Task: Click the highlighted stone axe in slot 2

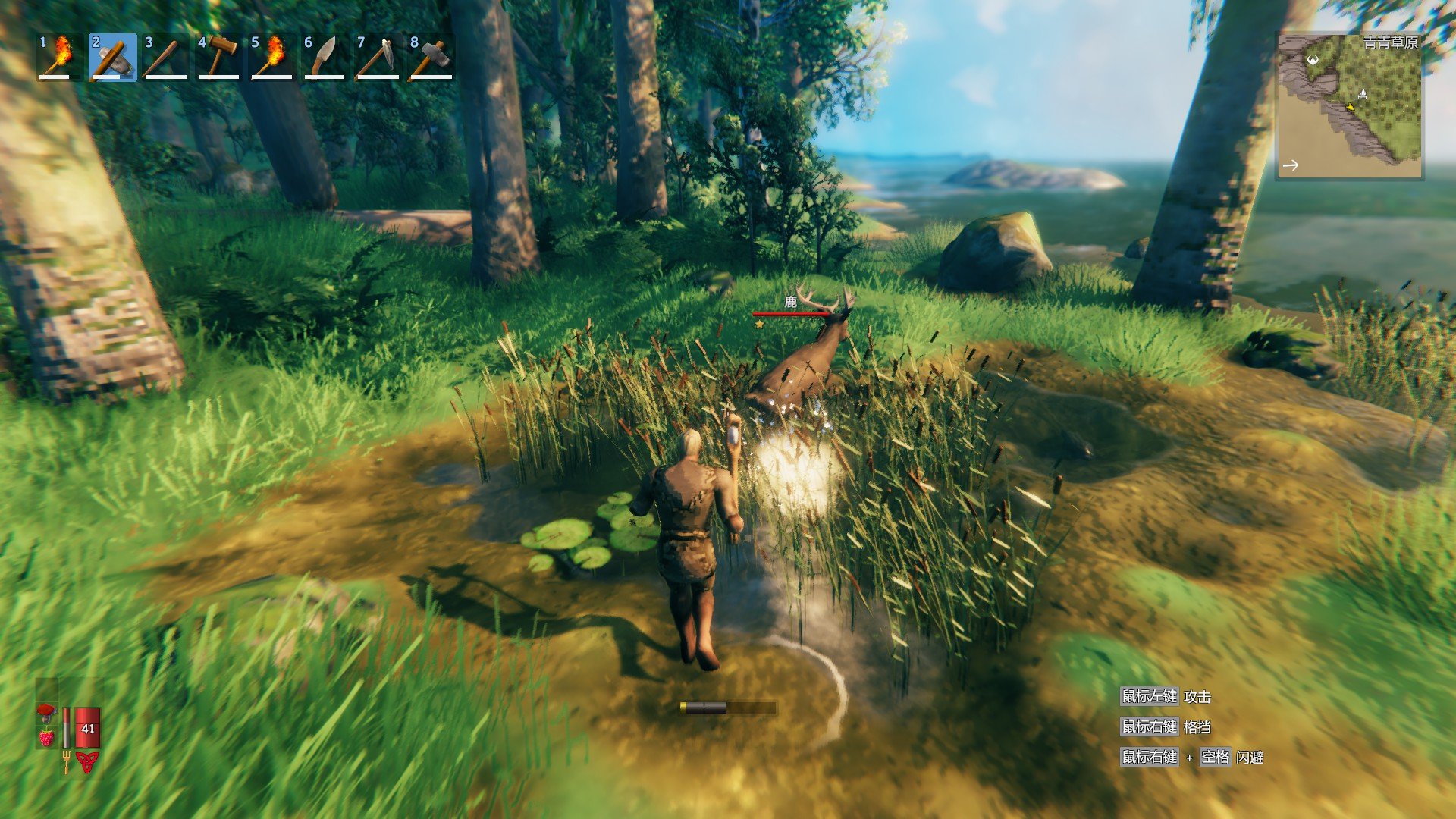Action: (x=112, y=57)
